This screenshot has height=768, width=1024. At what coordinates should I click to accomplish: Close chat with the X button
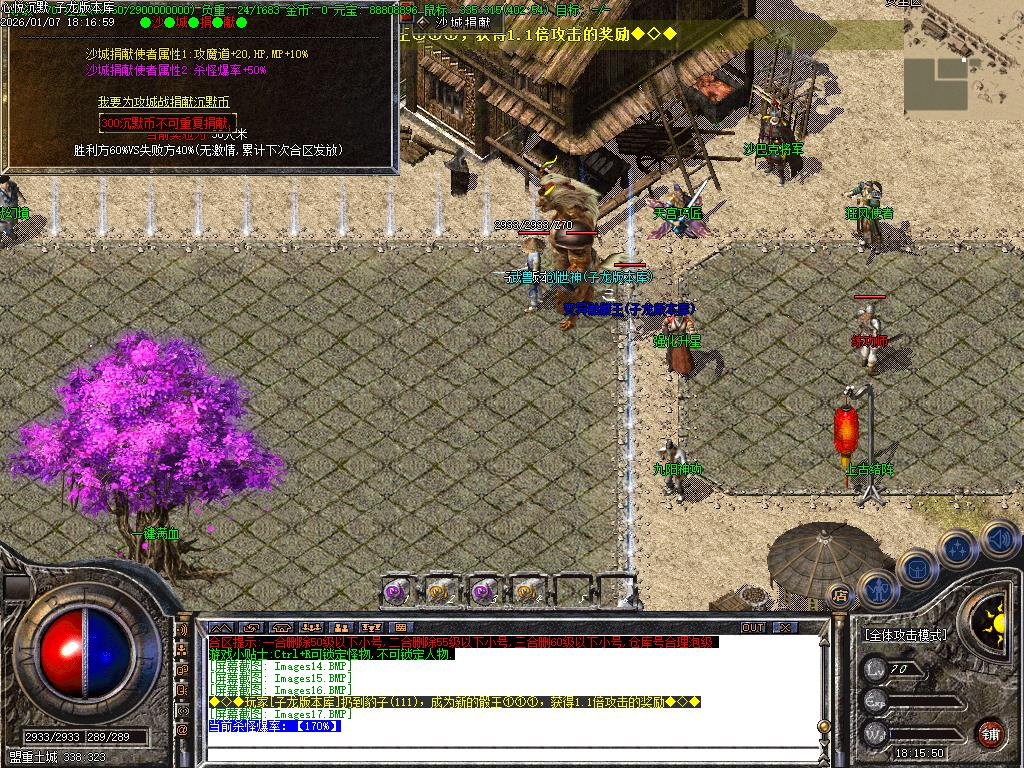tap(786, 627)
